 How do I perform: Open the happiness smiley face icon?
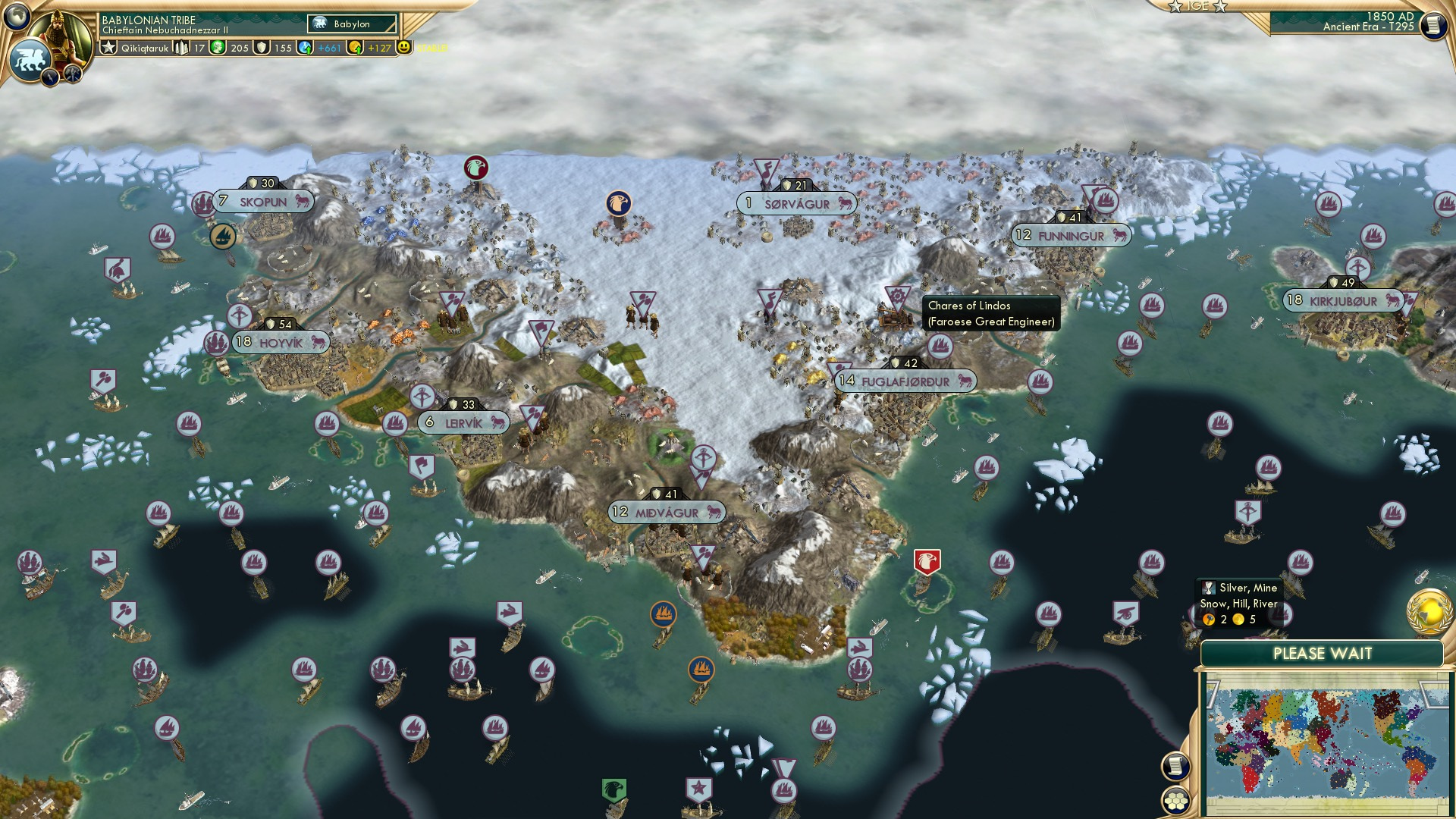click(x=406, y=47)
